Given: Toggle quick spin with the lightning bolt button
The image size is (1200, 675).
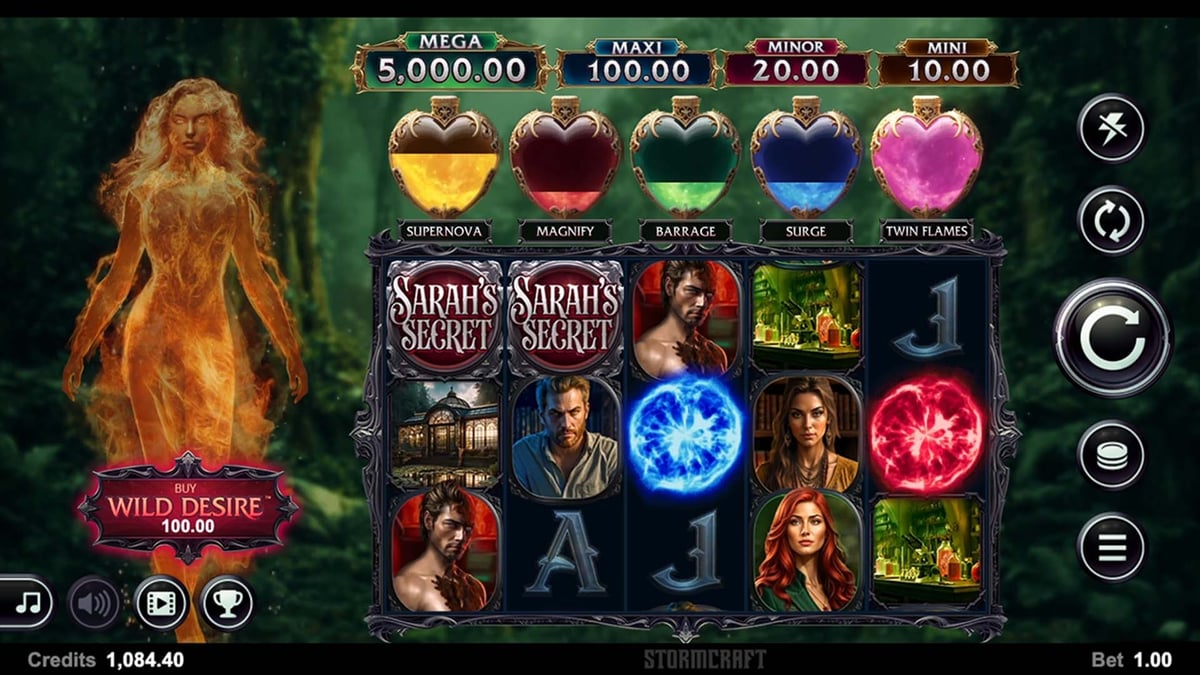Looking at the screenshot, I should (1111, 128).
